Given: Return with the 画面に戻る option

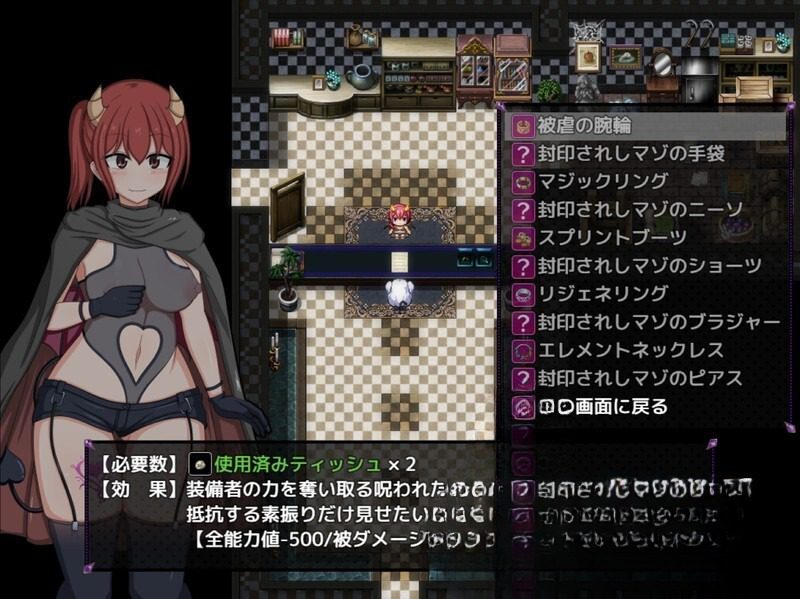Looking at the screenshot, I should tap(602, 407).
